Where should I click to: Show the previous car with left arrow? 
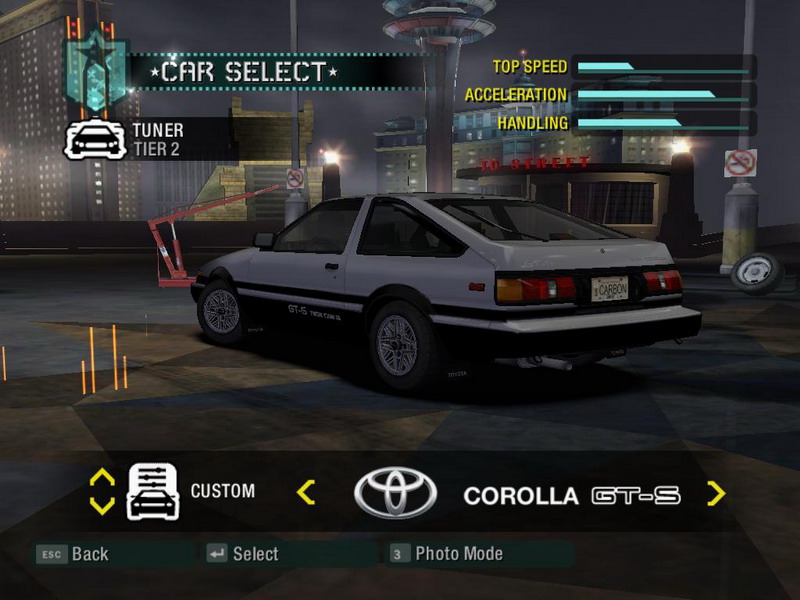[306, 492]
